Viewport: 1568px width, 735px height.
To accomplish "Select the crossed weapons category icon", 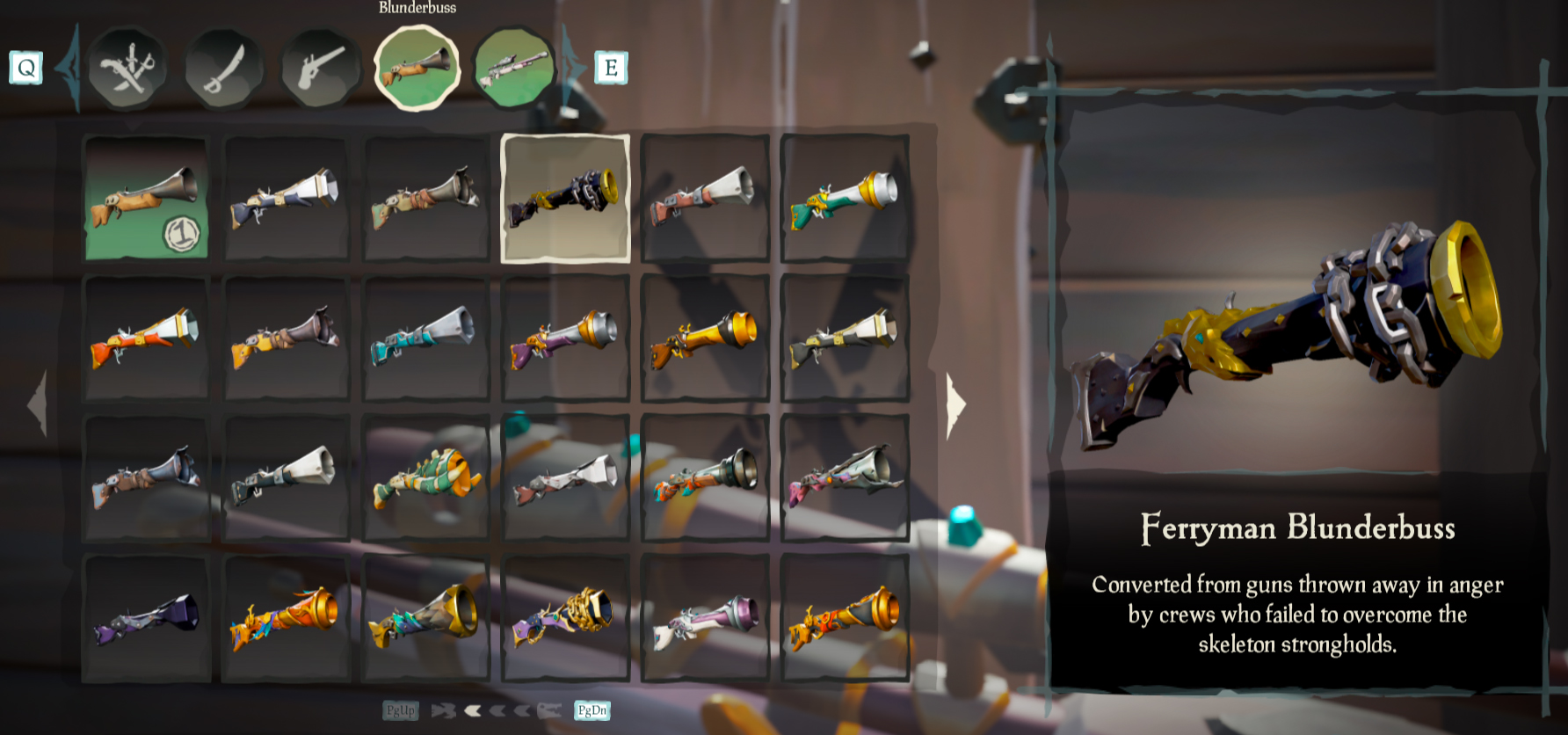I will 128,70.
